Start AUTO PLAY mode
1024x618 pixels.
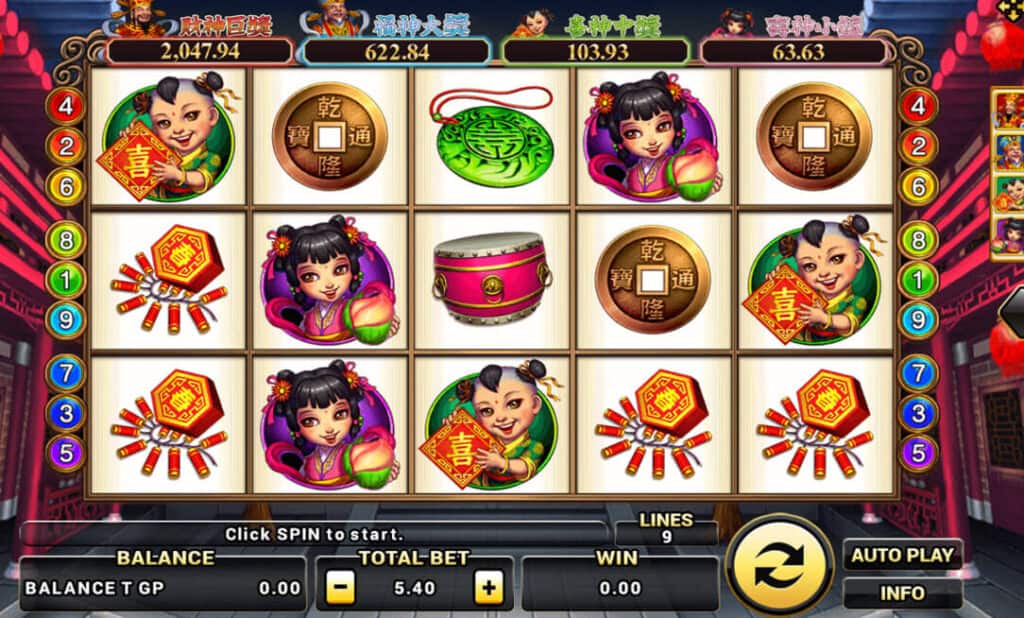pos(902,555)
